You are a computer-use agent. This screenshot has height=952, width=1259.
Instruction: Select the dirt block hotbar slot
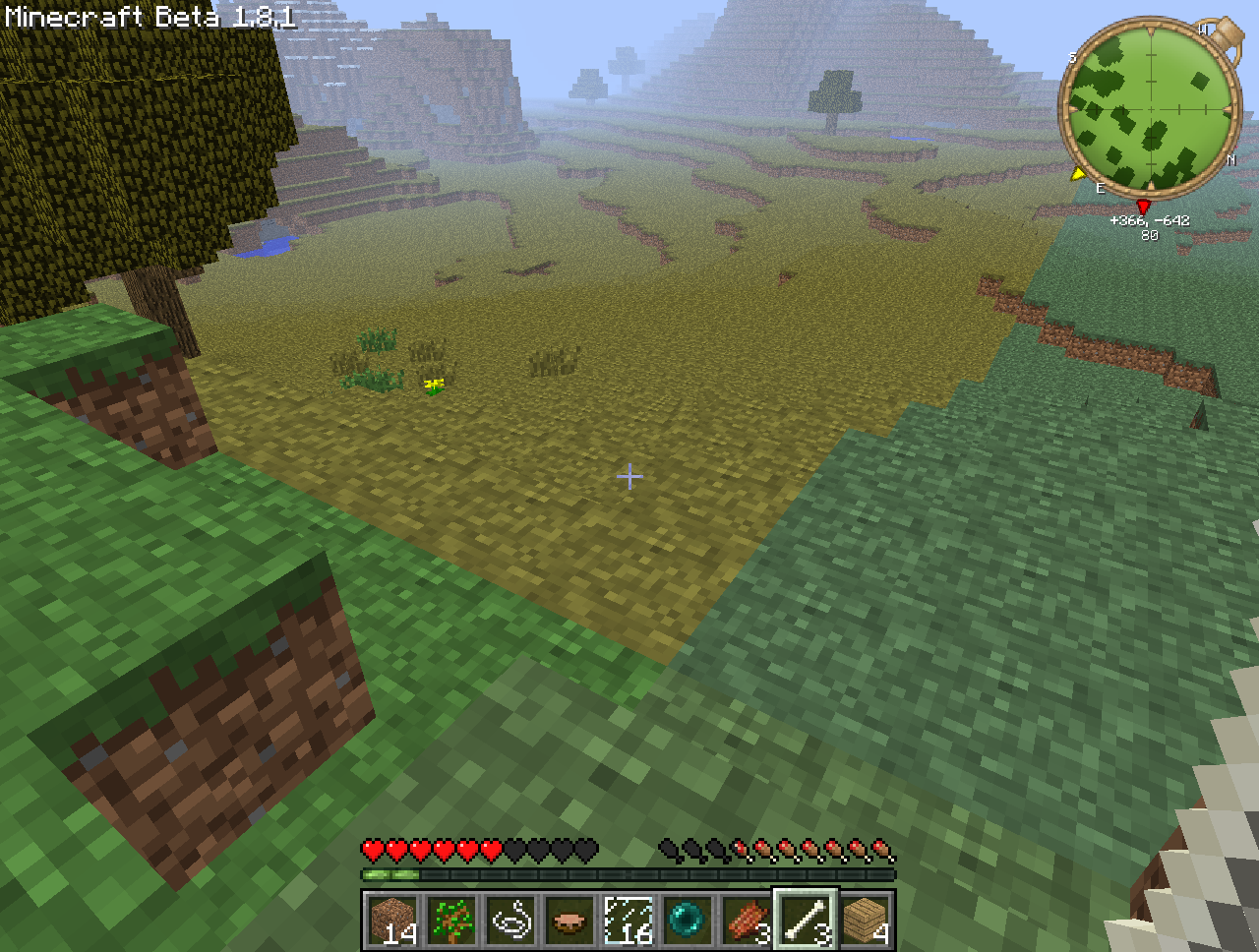[392, 921]
